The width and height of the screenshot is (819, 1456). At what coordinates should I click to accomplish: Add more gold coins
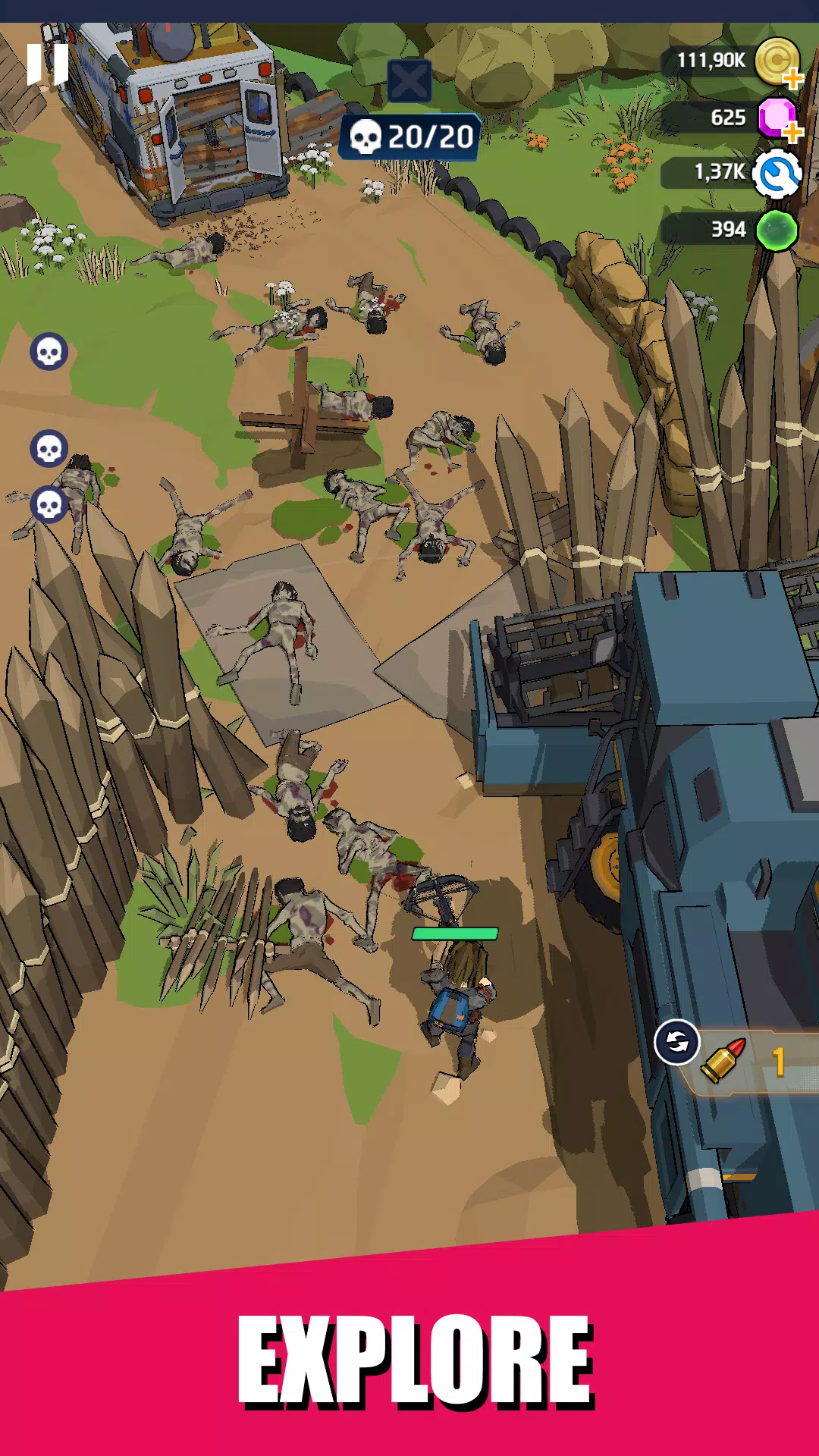click(792, 78)
